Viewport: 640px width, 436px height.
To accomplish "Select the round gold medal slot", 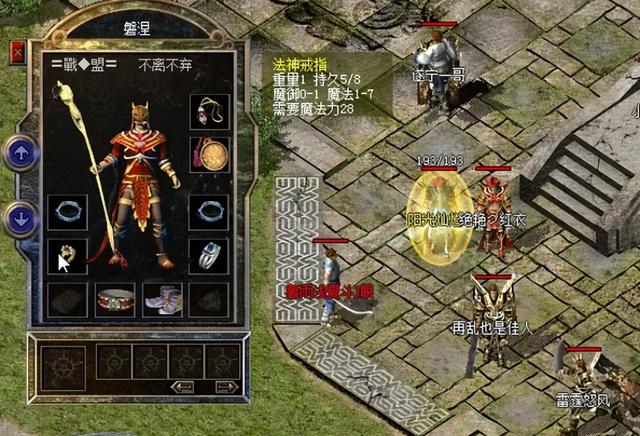I will click(208, 154).
